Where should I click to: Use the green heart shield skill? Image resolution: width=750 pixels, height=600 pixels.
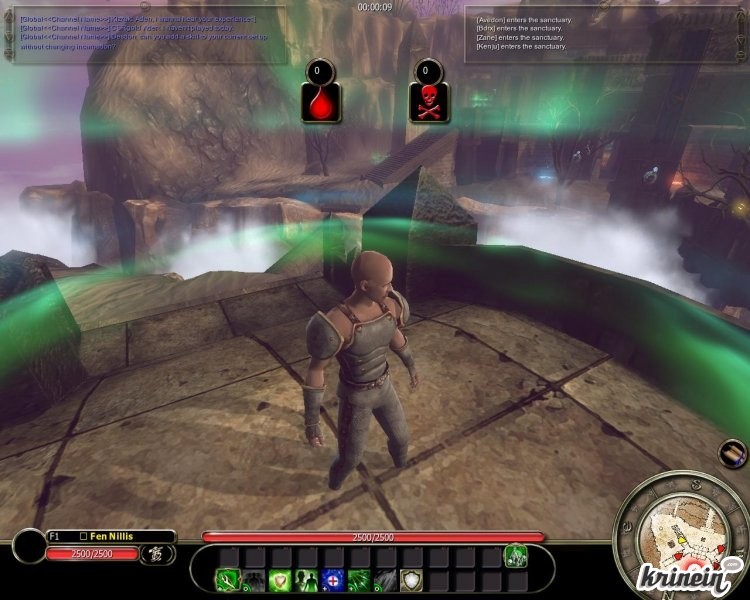[x=281, y=580]
